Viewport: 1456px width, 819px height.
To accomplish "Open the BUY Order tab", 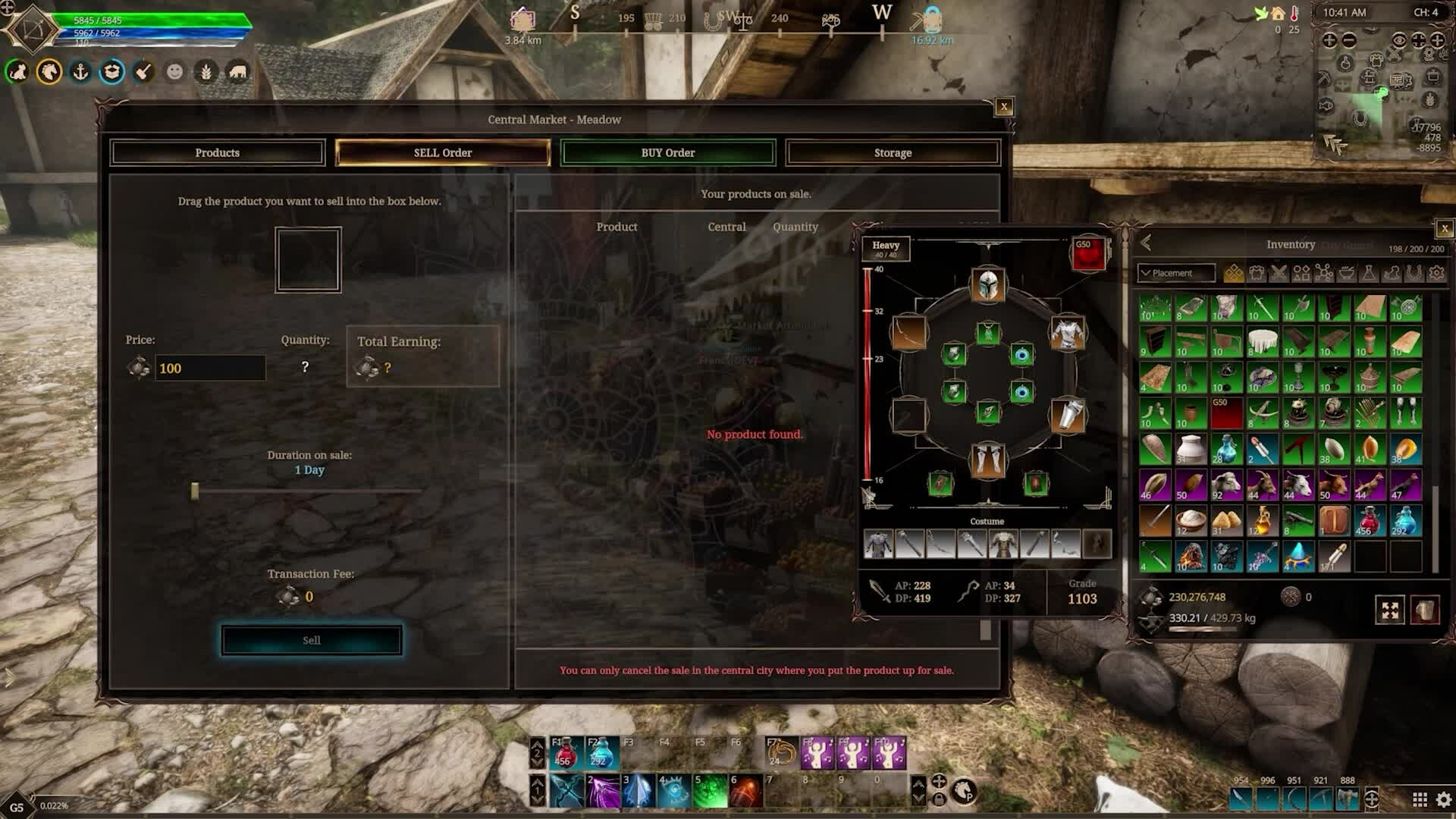I will coord(667,152).
